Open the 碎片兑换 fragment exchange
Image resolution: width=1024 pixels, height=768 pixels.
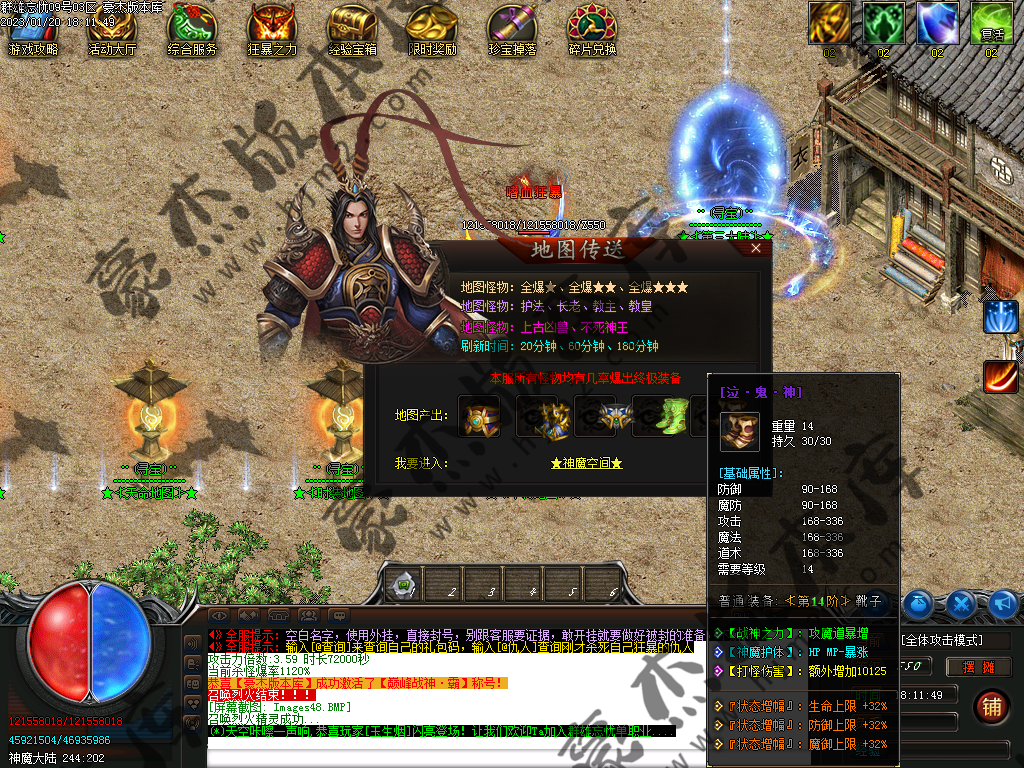[592, 30]
